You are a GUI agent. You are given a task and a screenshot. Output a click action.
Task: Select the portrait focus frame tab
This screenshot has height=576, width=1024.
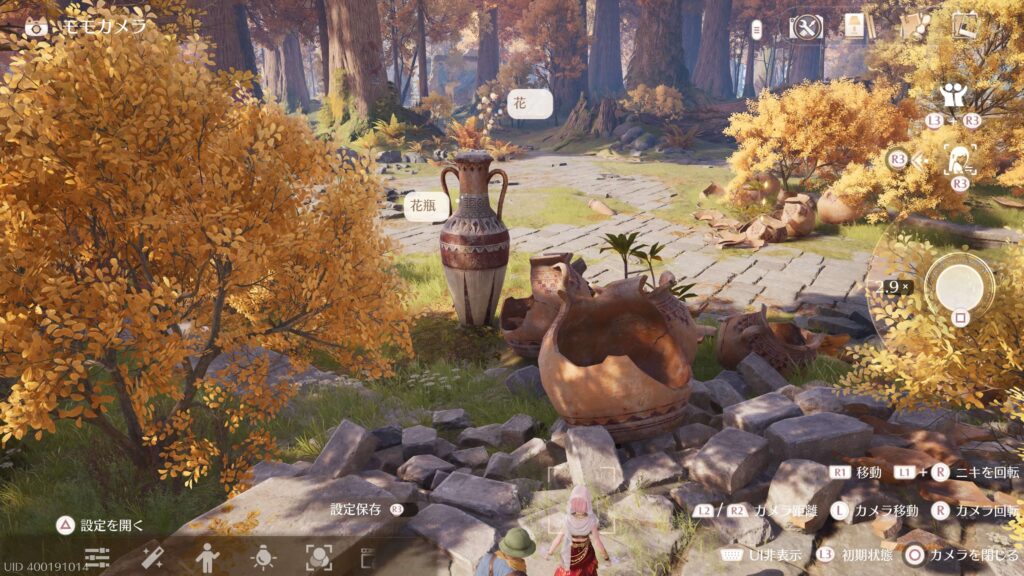[x=318, y=557]
